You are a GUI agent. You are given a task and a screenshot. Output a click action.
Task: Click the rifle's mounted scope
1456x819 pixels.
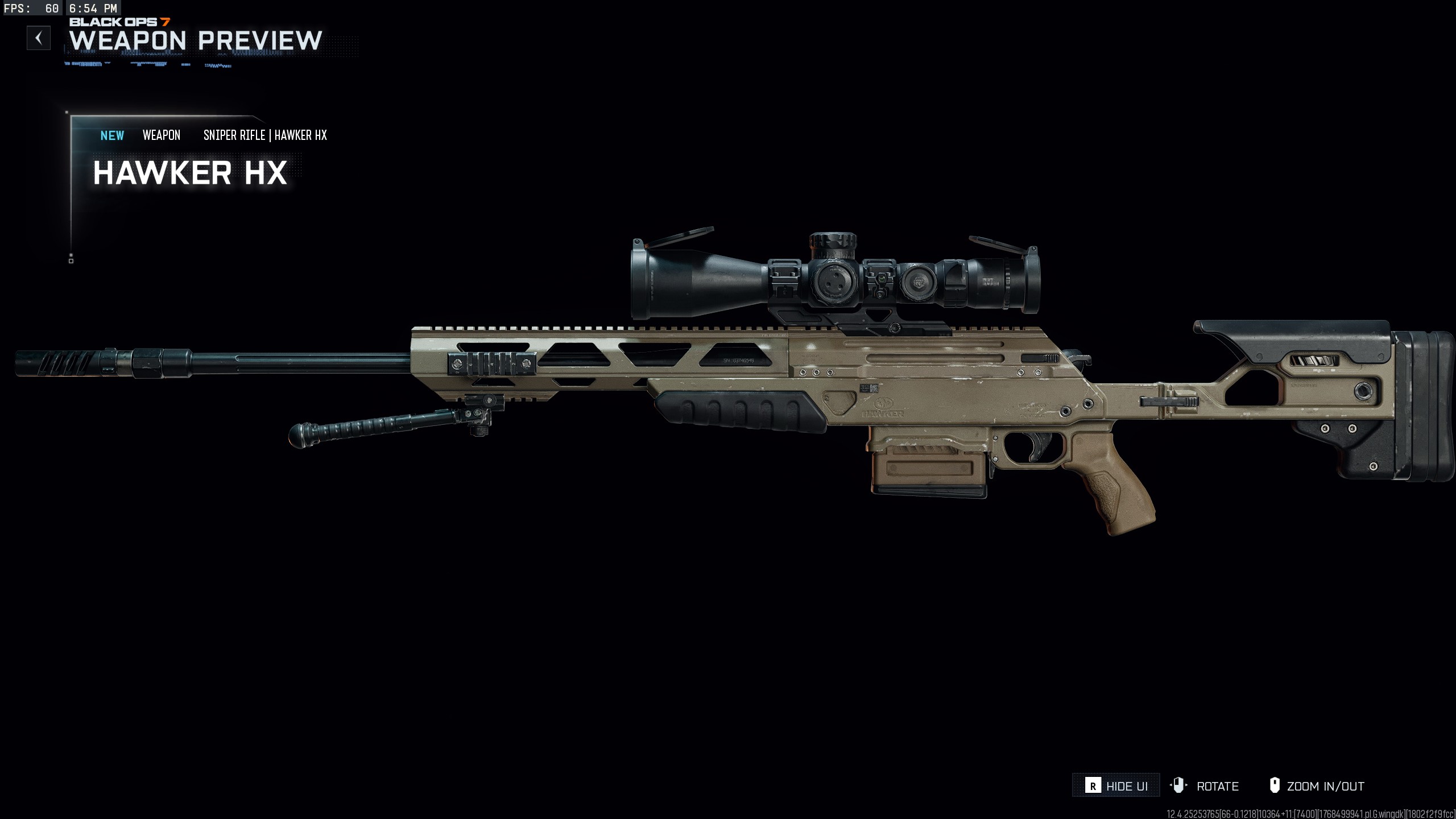(836, 279)
